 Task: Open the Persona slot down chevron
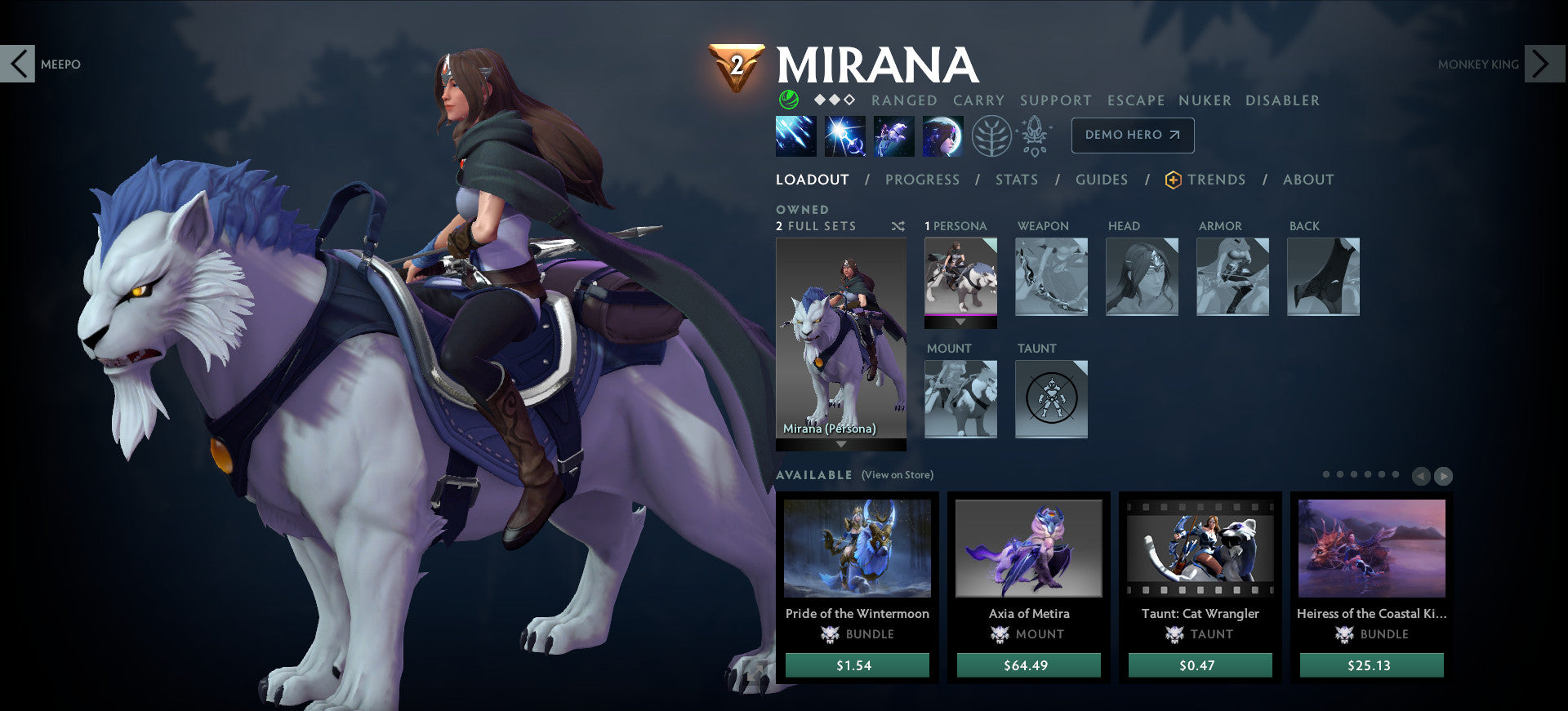click(960, 322)
